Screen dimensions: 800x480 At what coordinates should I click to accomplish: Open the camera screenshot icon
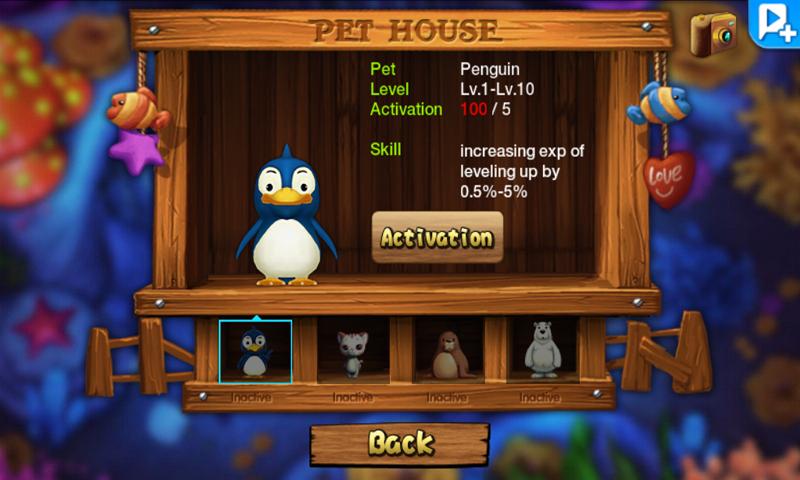(713, 34)
